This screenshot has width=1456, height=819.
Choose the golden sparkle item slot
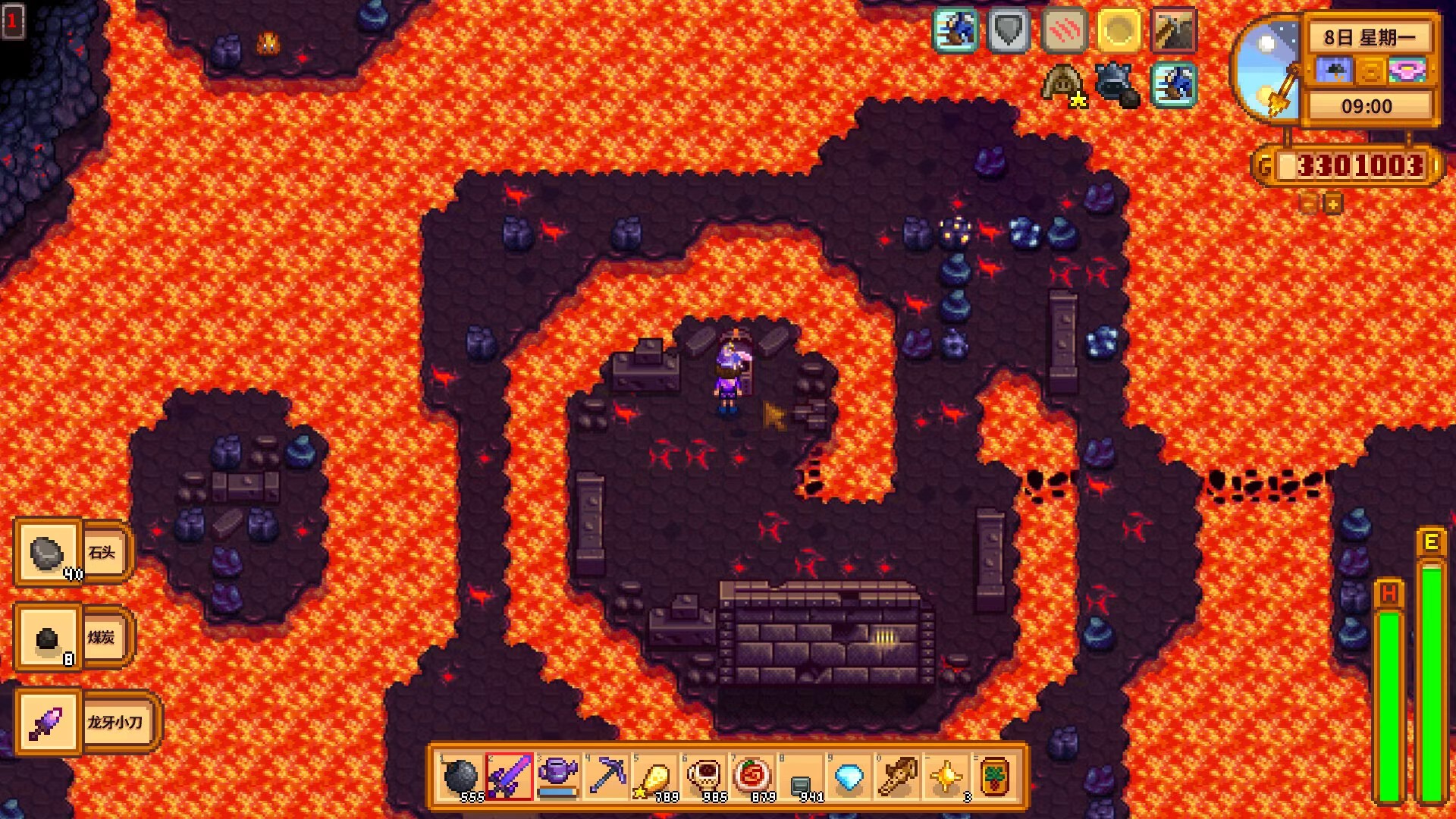[x=946, y=777]
